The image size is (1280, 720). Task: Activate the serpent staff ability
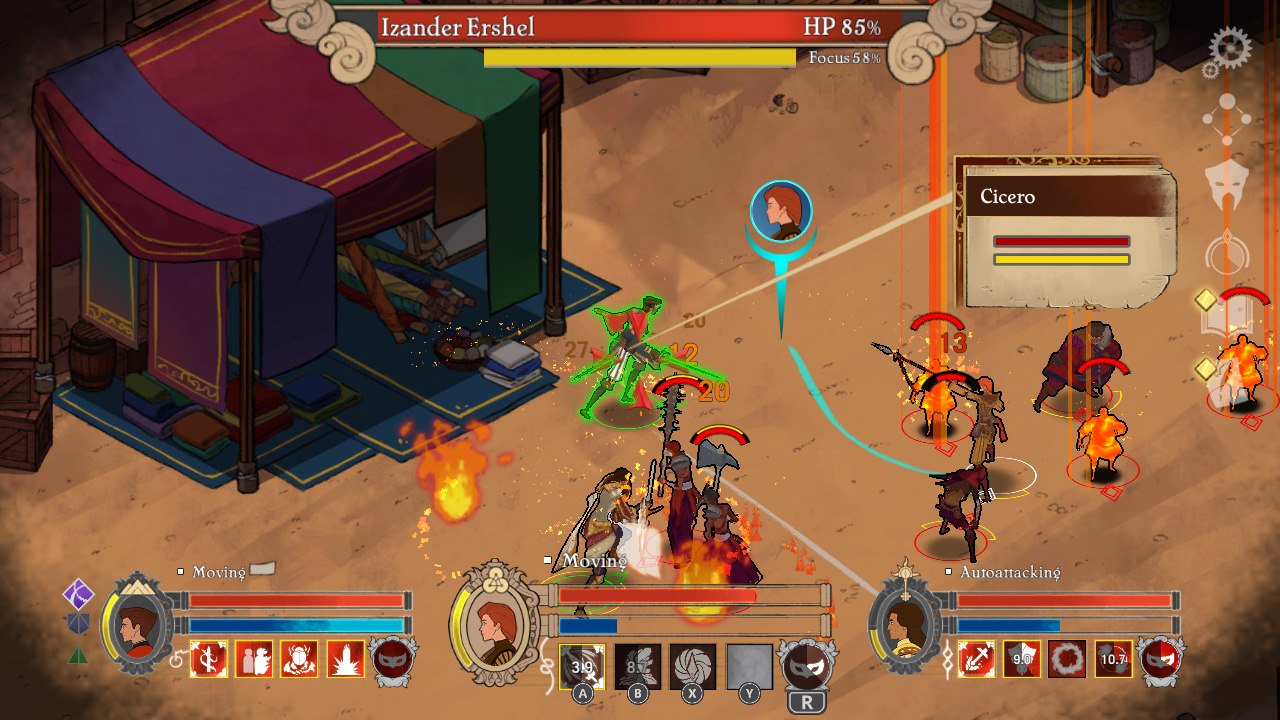pyautogui.click(x=209, y=659)
